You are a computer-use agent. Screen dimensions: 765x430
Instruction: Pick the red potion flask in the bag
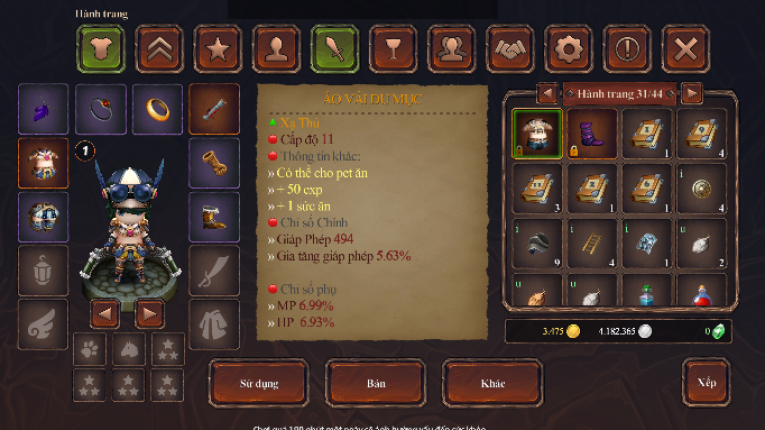[702, 291]
